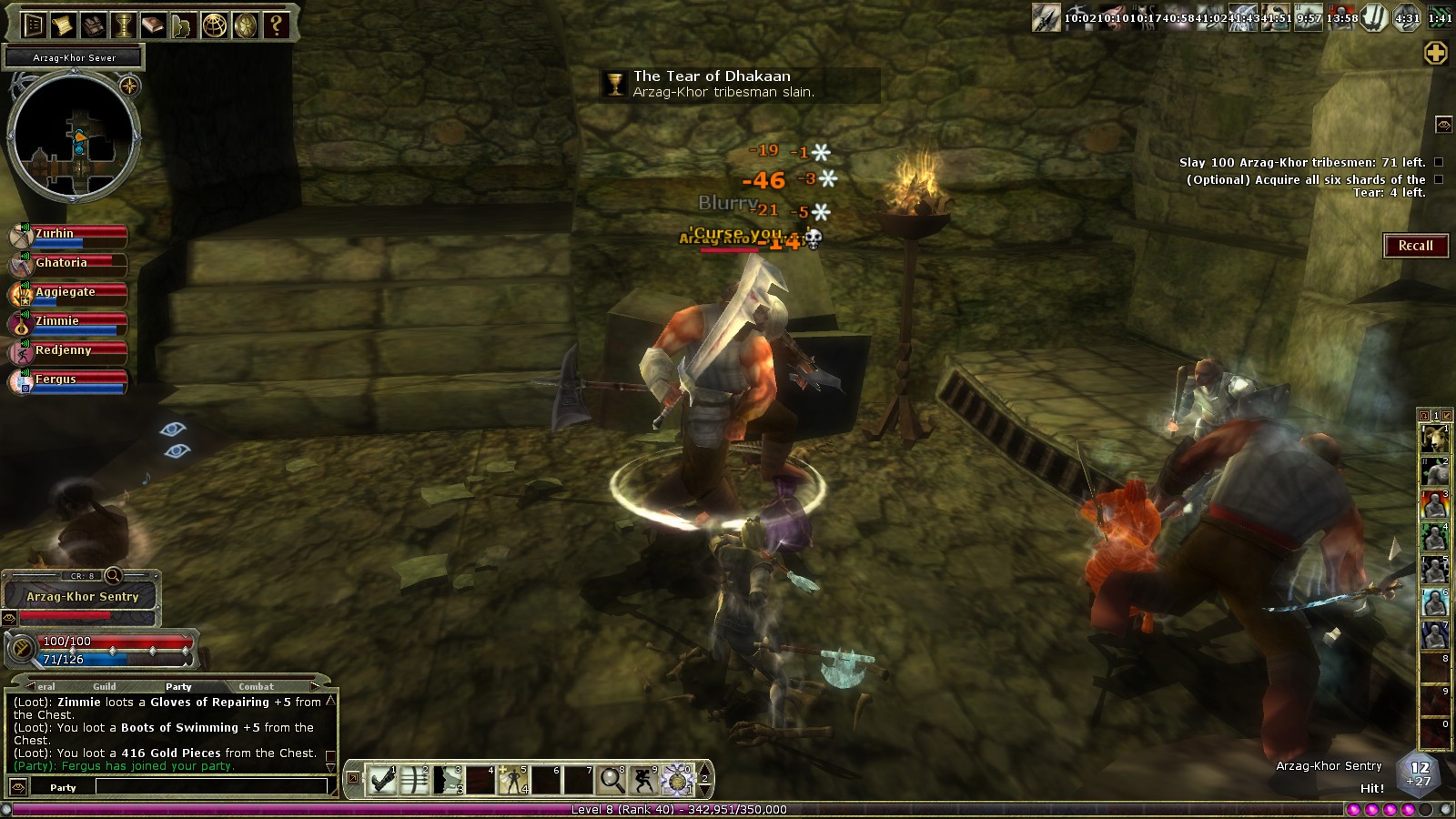The height and width of the screenshot is (819, 1456).
Task: Open the scroll quest journal icon
Action: point(63,25)
